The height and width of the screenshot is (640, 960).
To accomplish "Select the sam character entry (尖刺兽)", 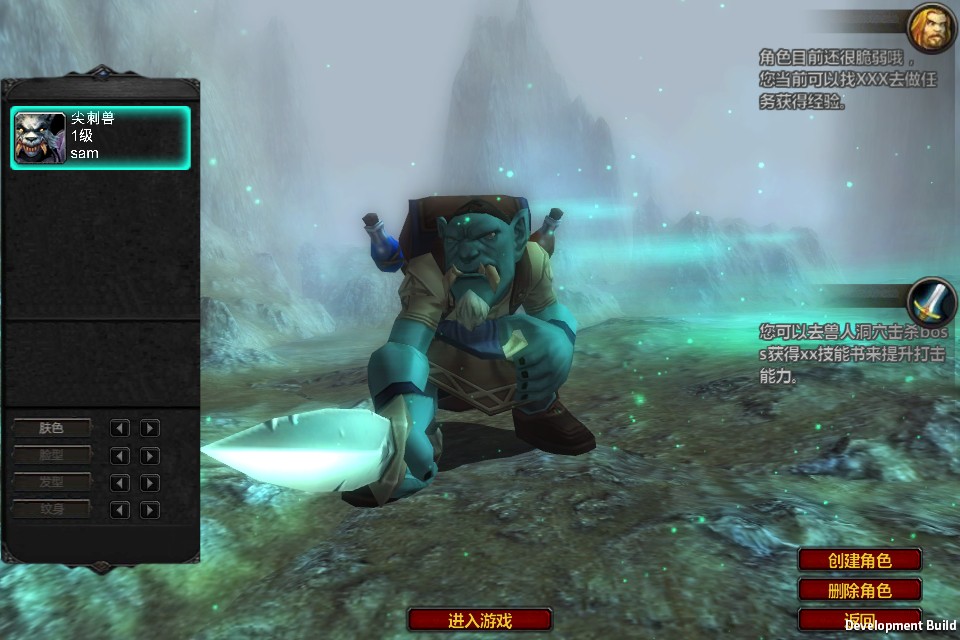I will click(x=100, y=137).
